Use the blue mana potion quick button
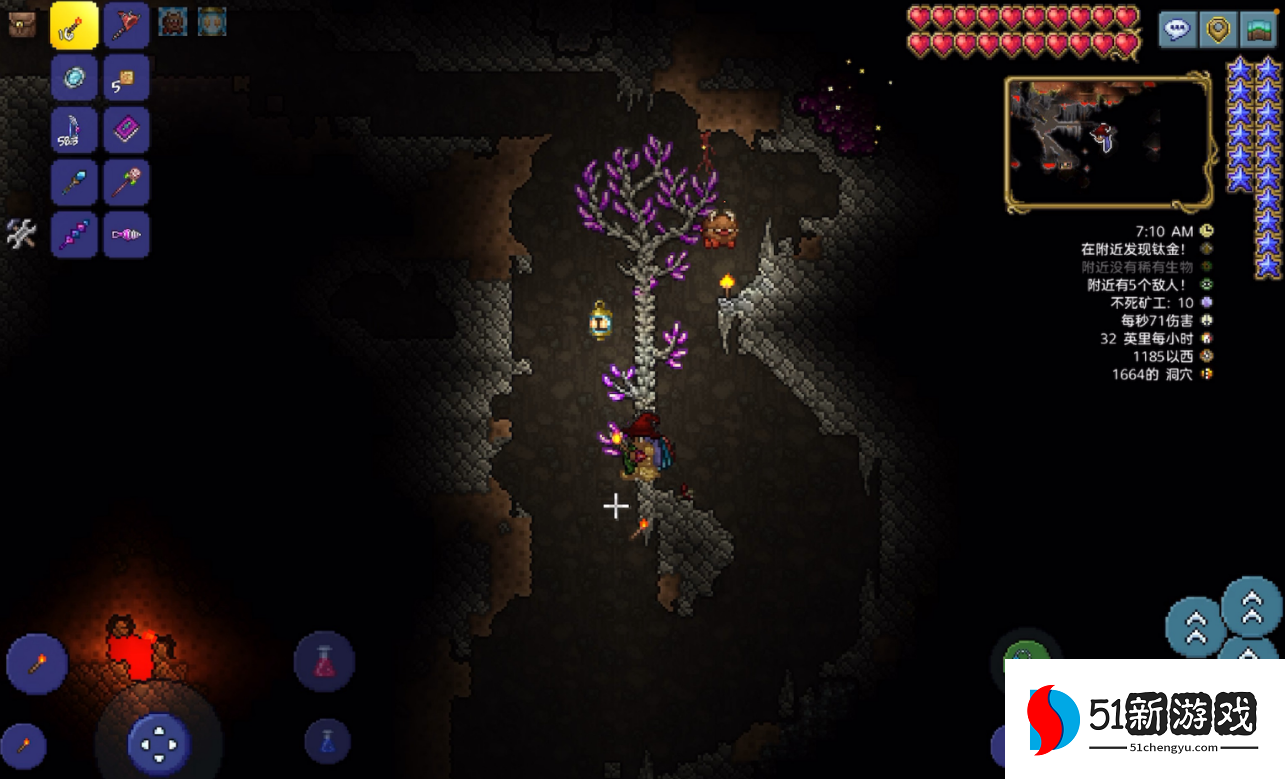 (328, 742)
